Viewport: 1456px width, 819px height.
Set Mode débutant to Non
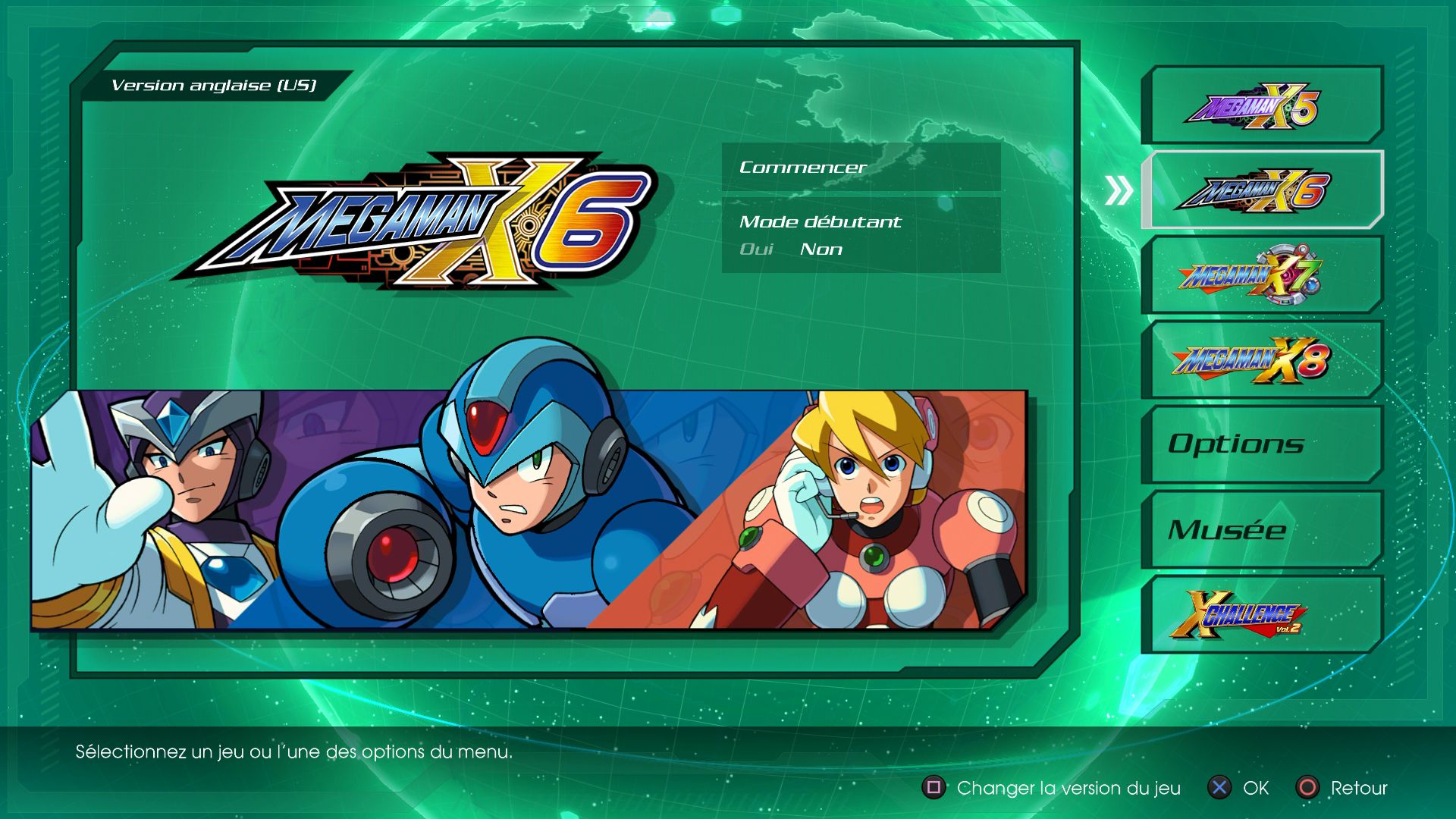click(x=821, y=249)
